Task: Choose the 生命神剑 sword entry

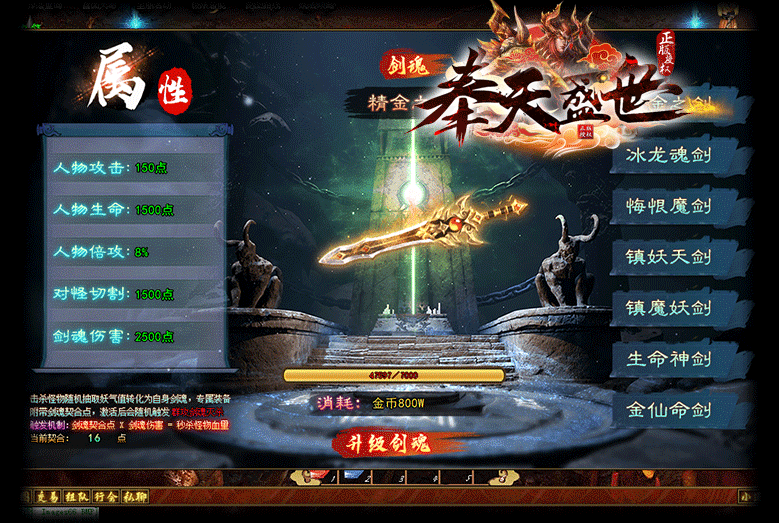Action: (668, 359)
